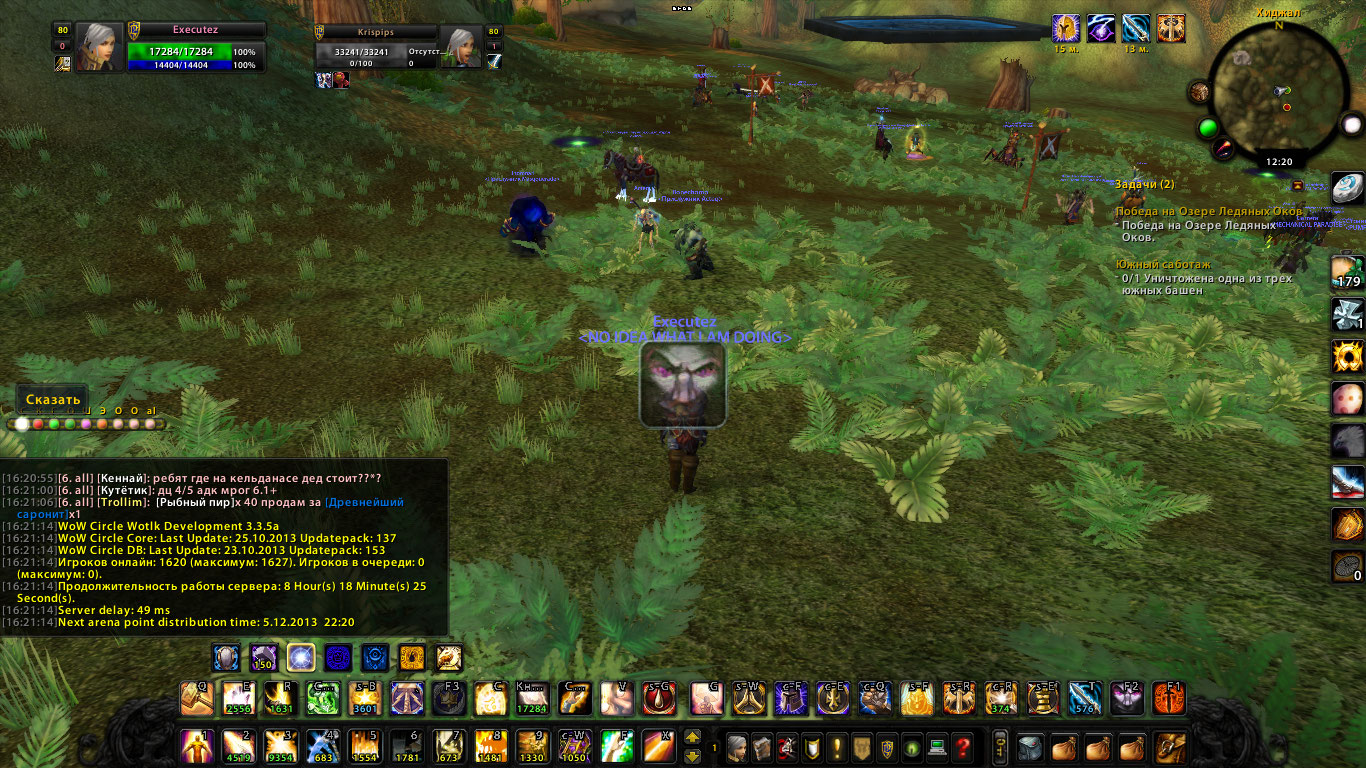Activate the sword ability bound to T
Image resolution: width=1366 pixels, height=768 pixels.
(x=1084, y=698)
